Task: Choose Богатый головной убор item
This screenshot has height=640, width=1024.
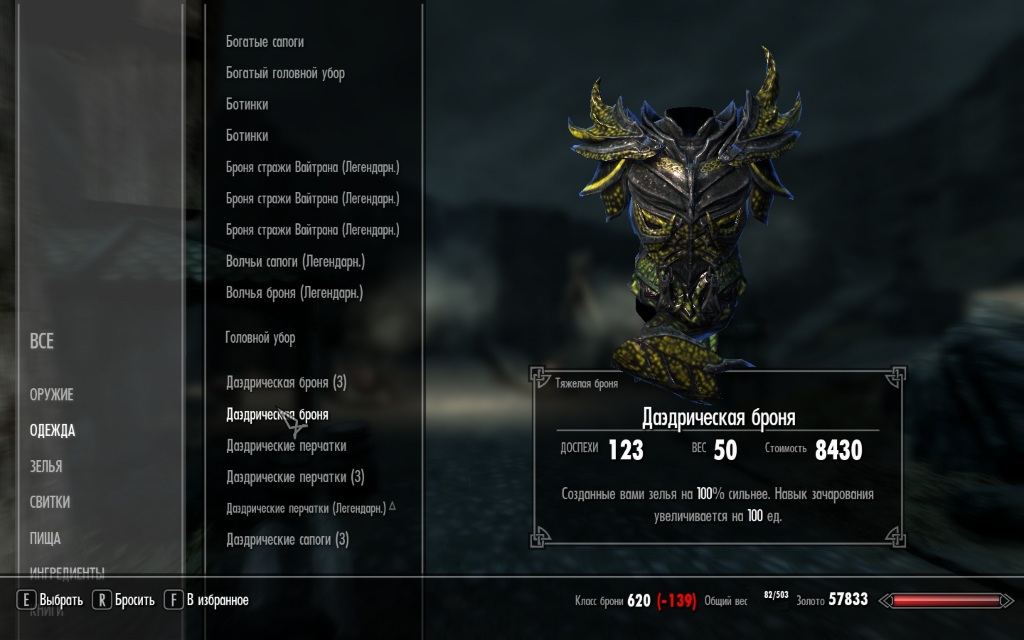Action: click(x=285, y=73)
